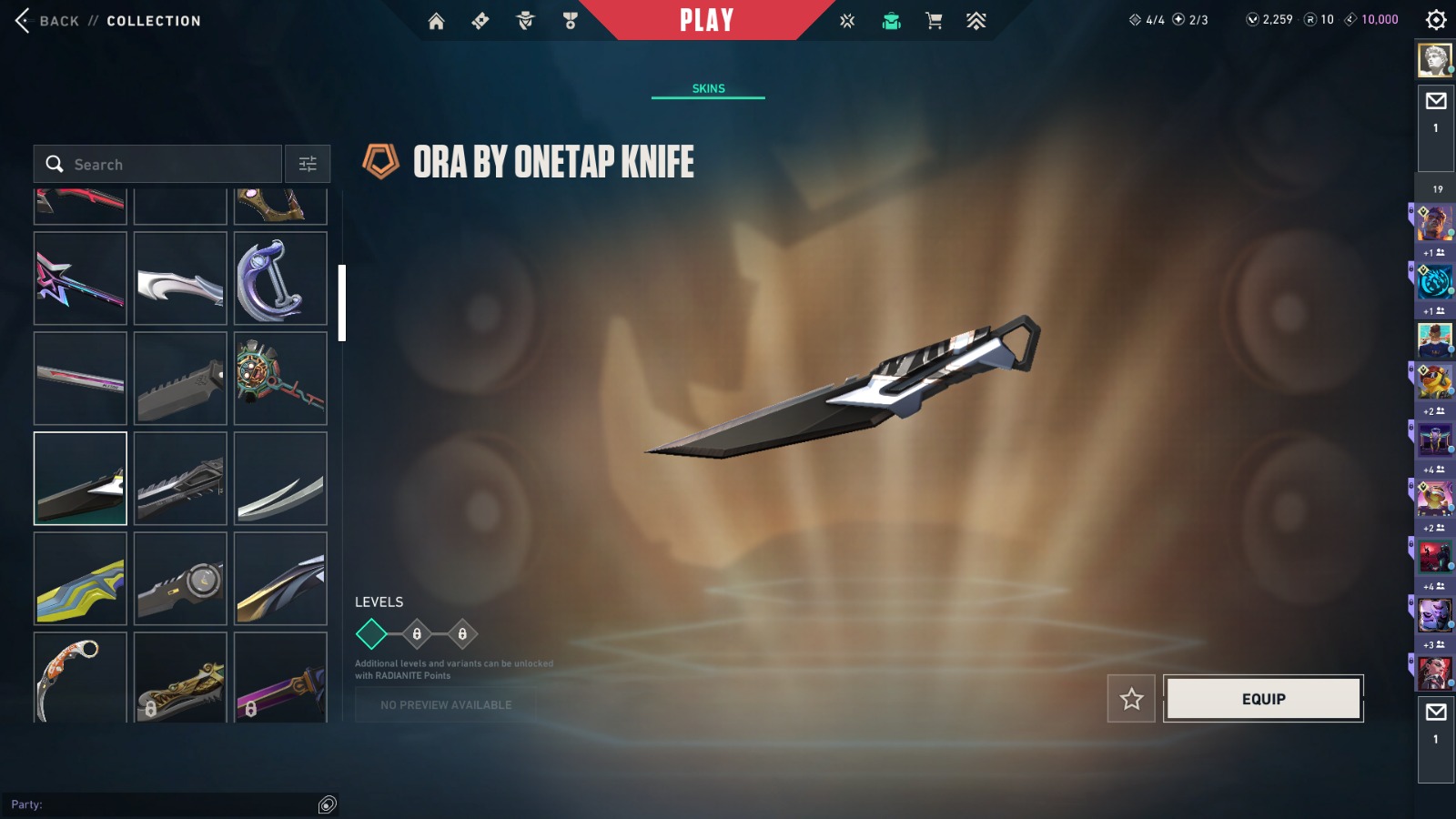Viewport: 1456px width, 819px height.
Task: Navigate back via the COLLECTION breadcrumb
Action: tap(153, 20)
